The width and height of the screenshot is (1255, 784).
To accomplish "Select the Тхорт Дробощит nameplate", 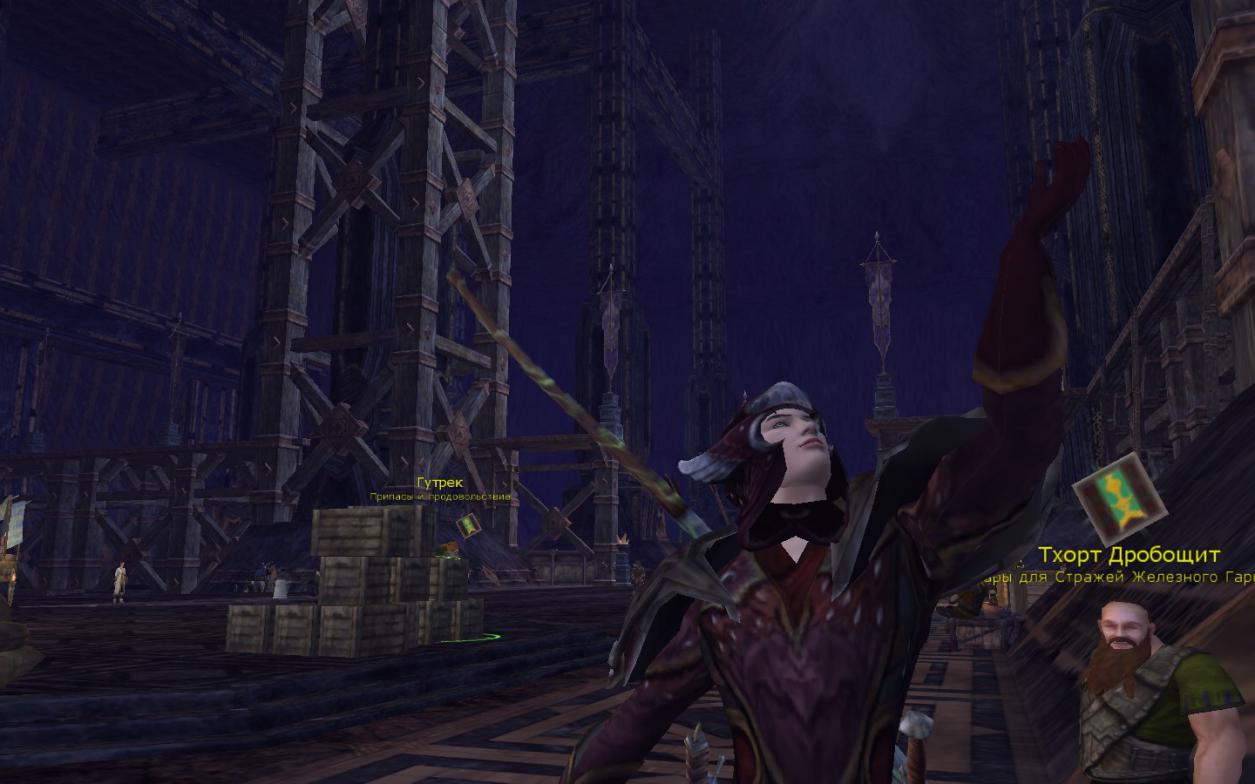I will (x=1128, y=555).
